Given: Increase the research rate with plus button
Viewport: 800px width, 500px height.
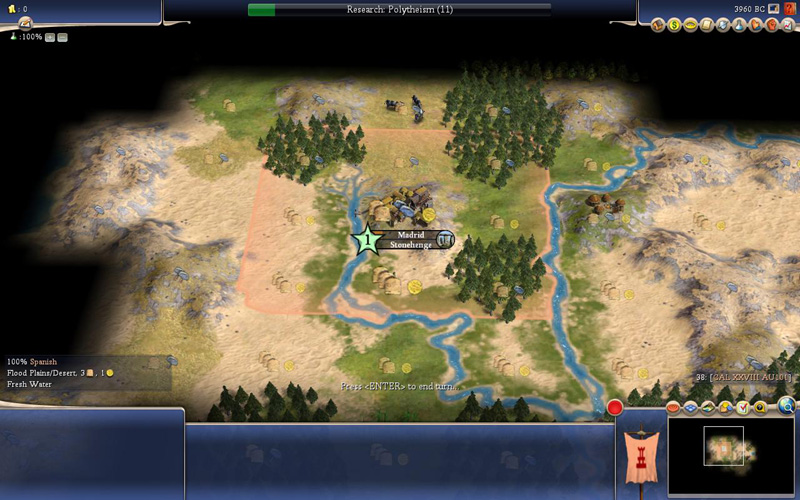Looking at the screenshot, I should click(49, 37).
